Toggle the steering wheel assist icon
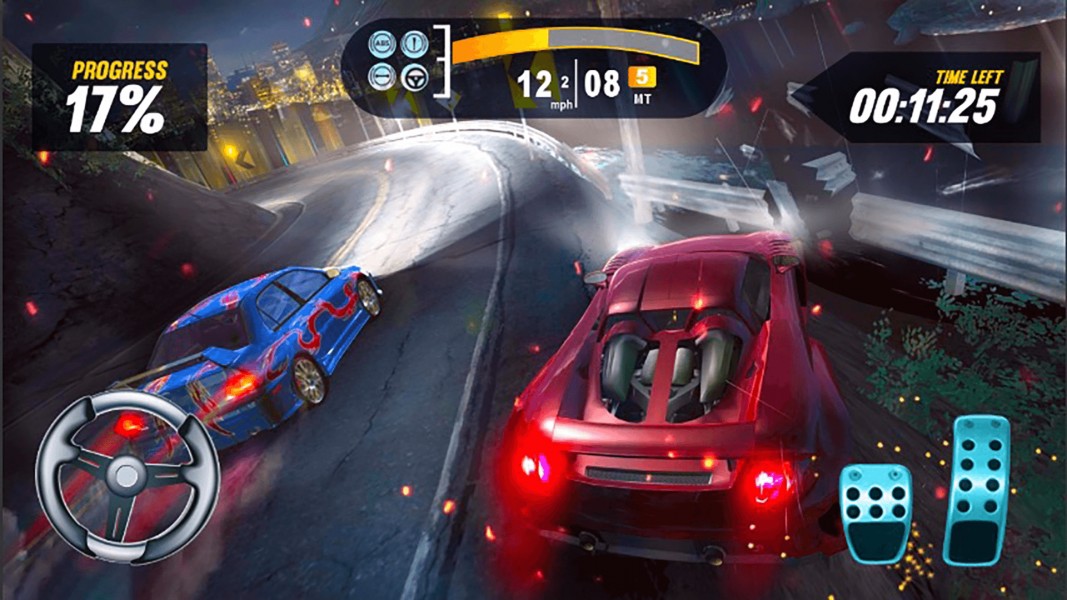This screenshot has width=1067, height=600. [413, 76]
